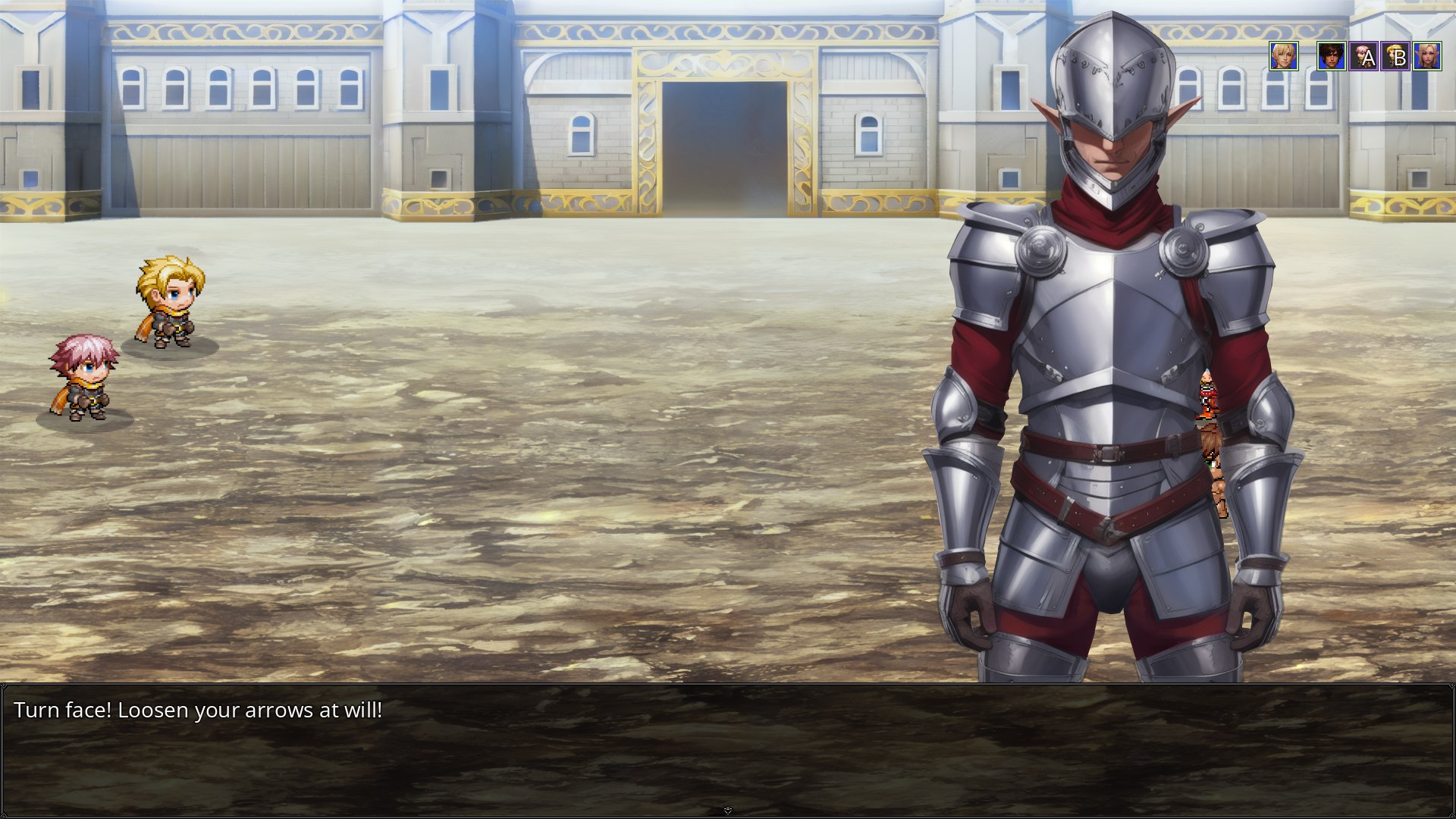
Task: Select the long-haired blonde elf woman portrait
Action: 1427,56
